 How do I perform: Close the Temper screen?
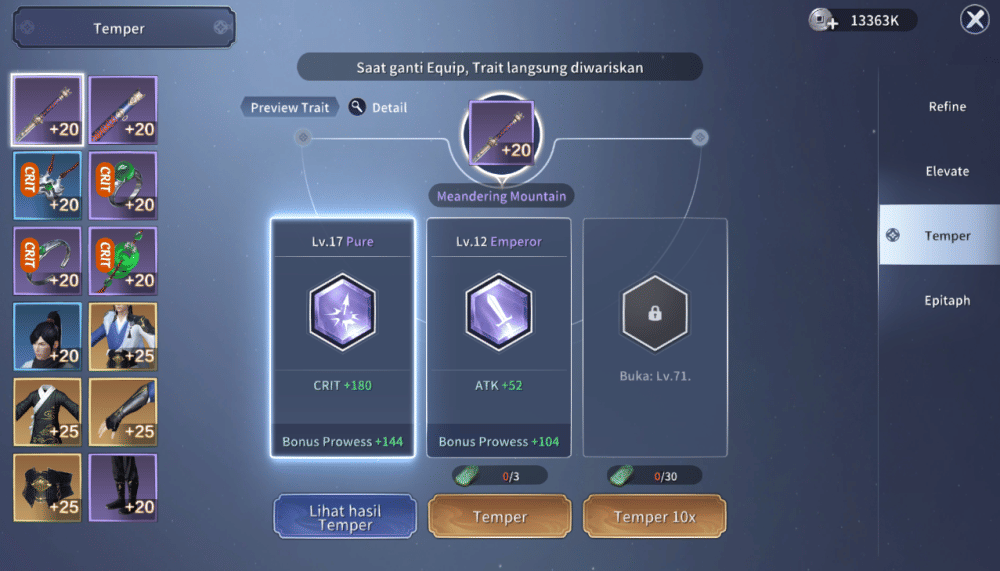(974, 20)
